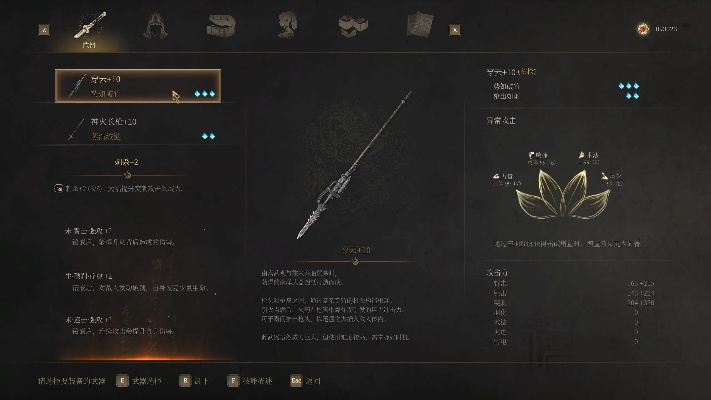The width and height of the screenshot is (711, 400).
Task: Open the treasure chest tab
Action: click(222, 24)
